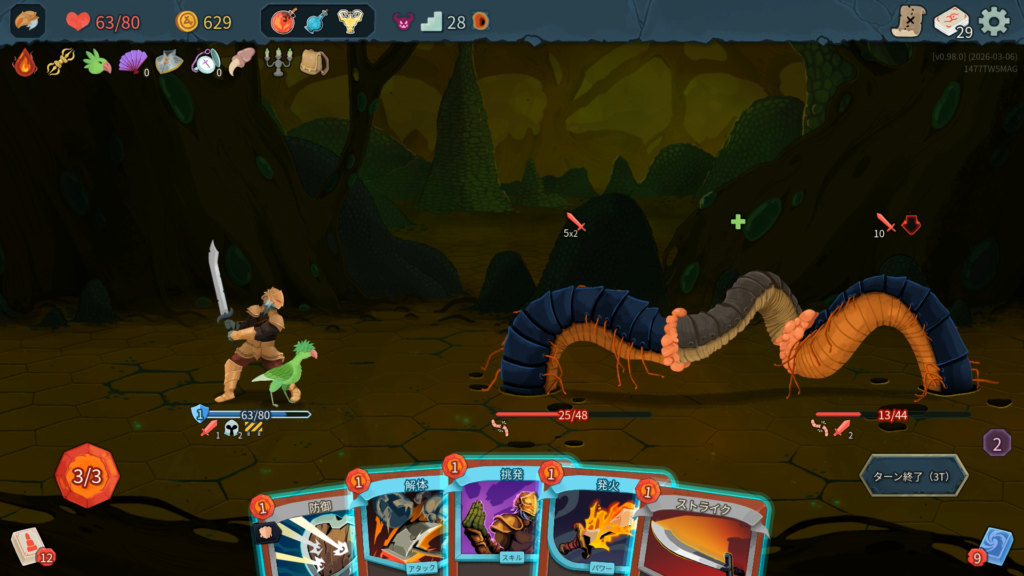Inspect the green parrot head relic
This screenshot has height=576, width=1024.
pyautogui.click(x=96, y=63)
